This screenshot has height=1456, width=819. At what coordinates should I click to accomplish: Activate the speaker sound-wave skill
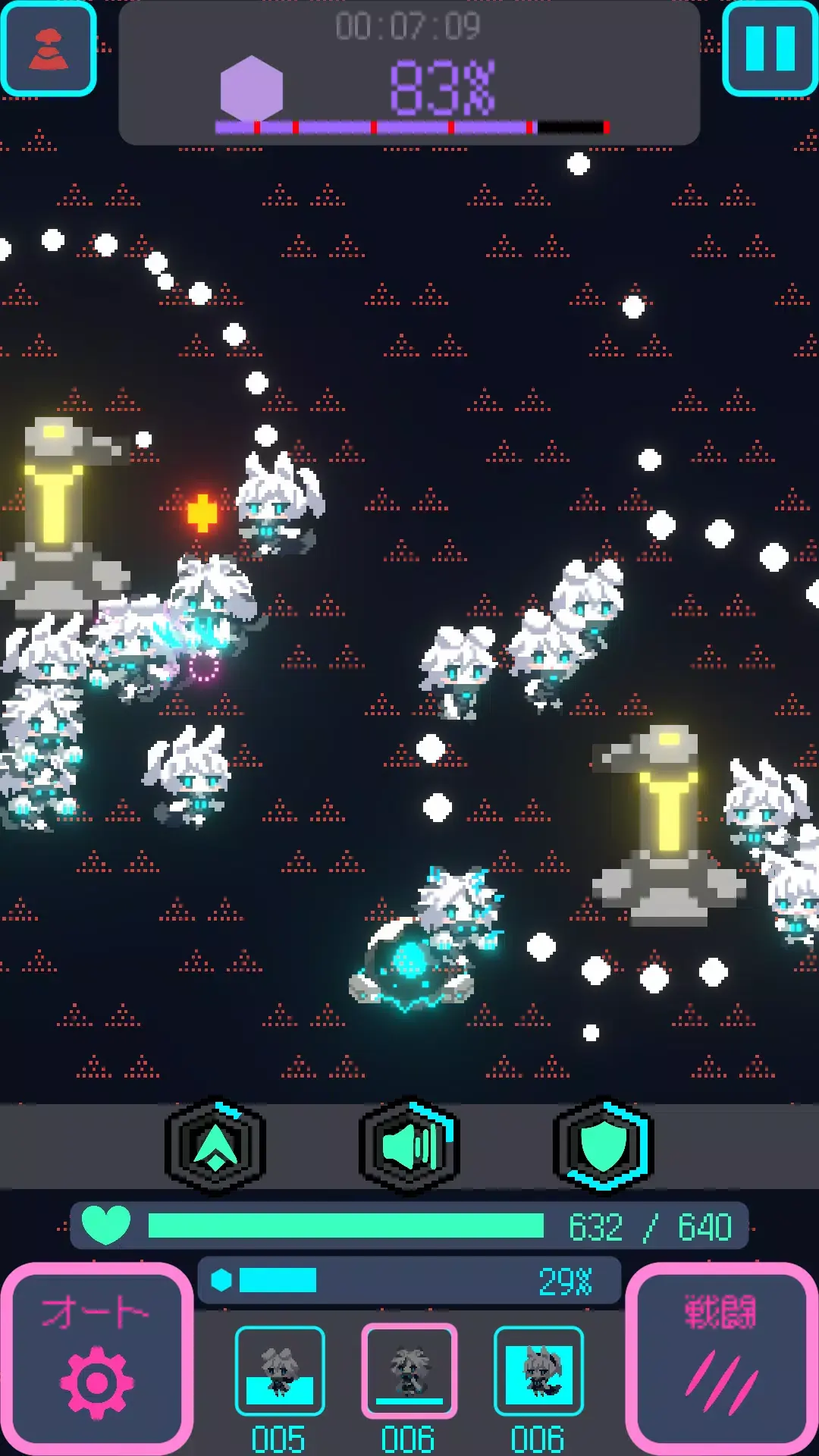409,1146
